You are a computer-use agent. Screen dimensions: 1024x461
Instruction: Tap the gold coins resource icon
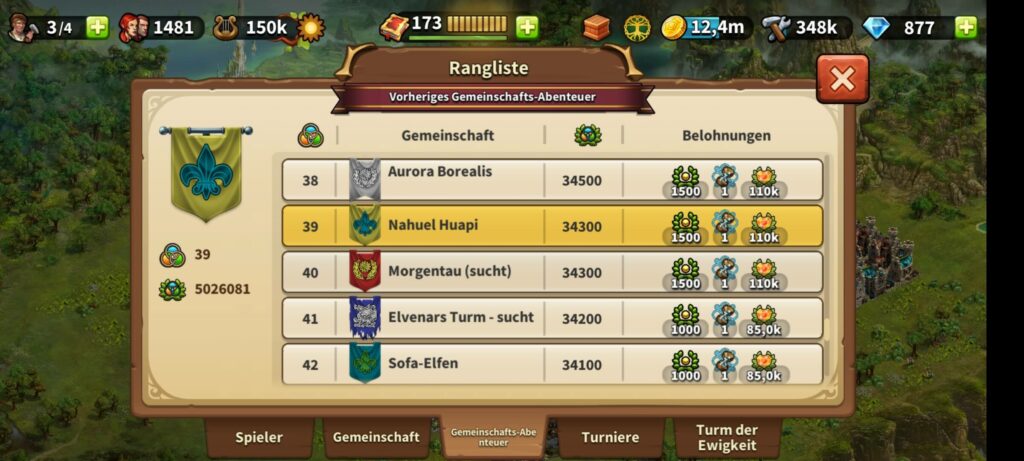[x=674, y=27]
